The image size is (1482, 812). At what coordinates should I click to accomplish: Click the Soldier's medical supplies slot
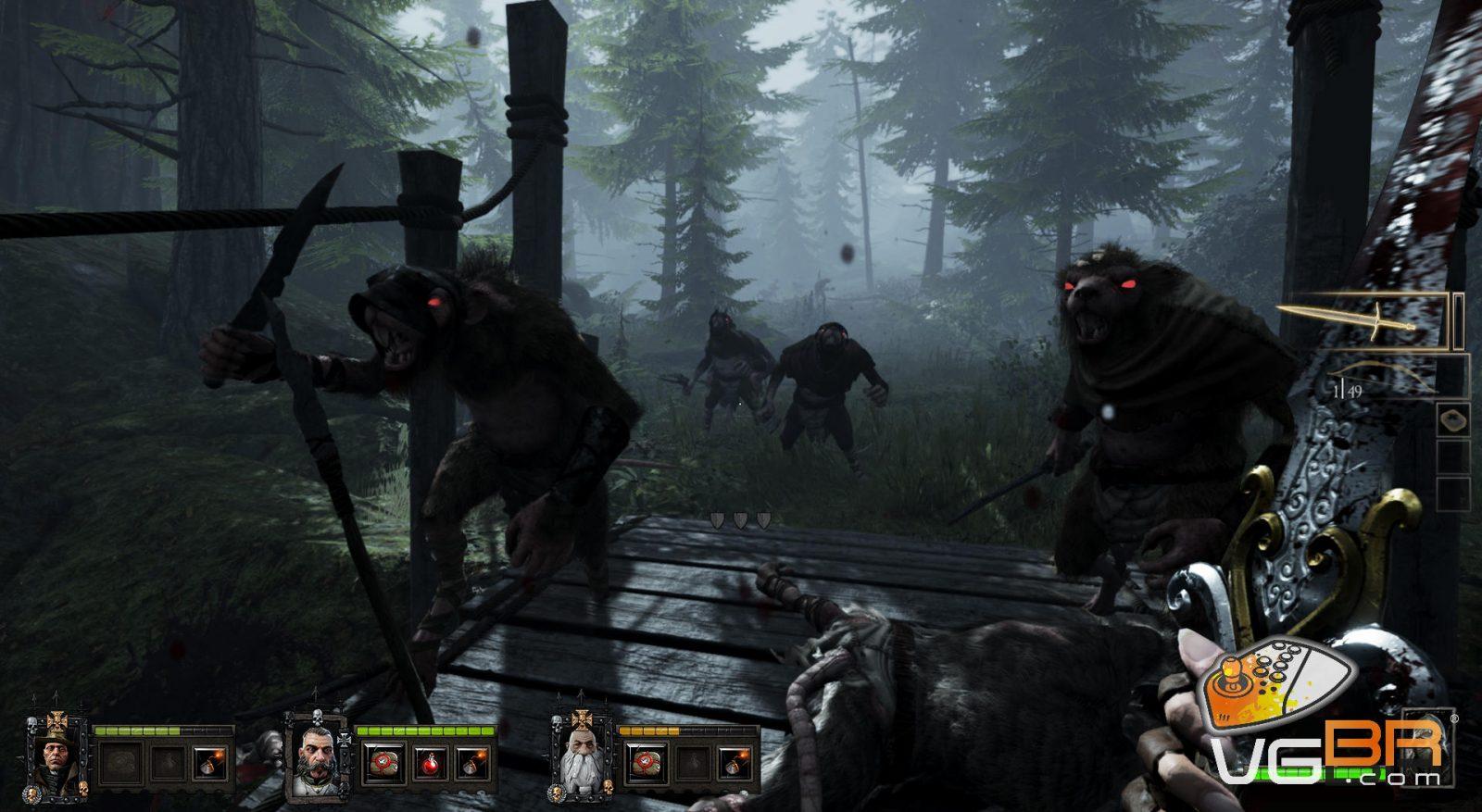tap(380, 765)
